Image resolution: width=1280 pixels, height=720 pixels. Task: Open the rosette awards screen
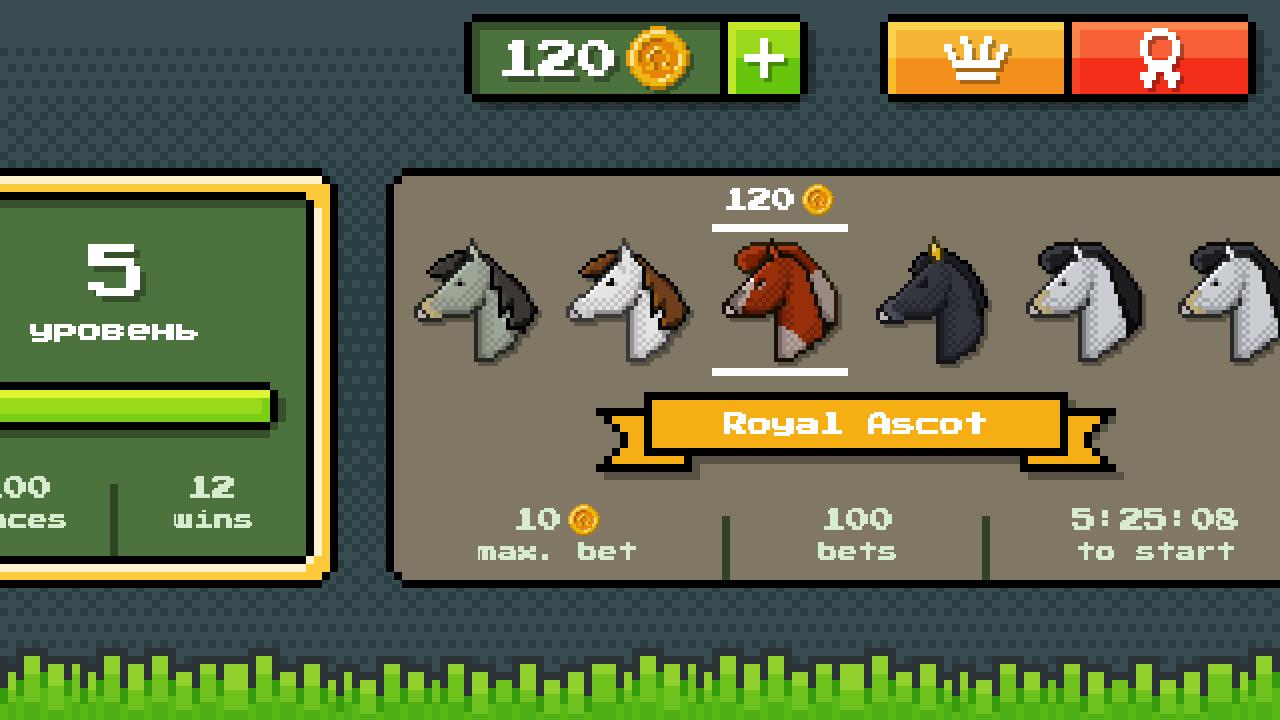pyautogui.click(x=1160, y=57)
